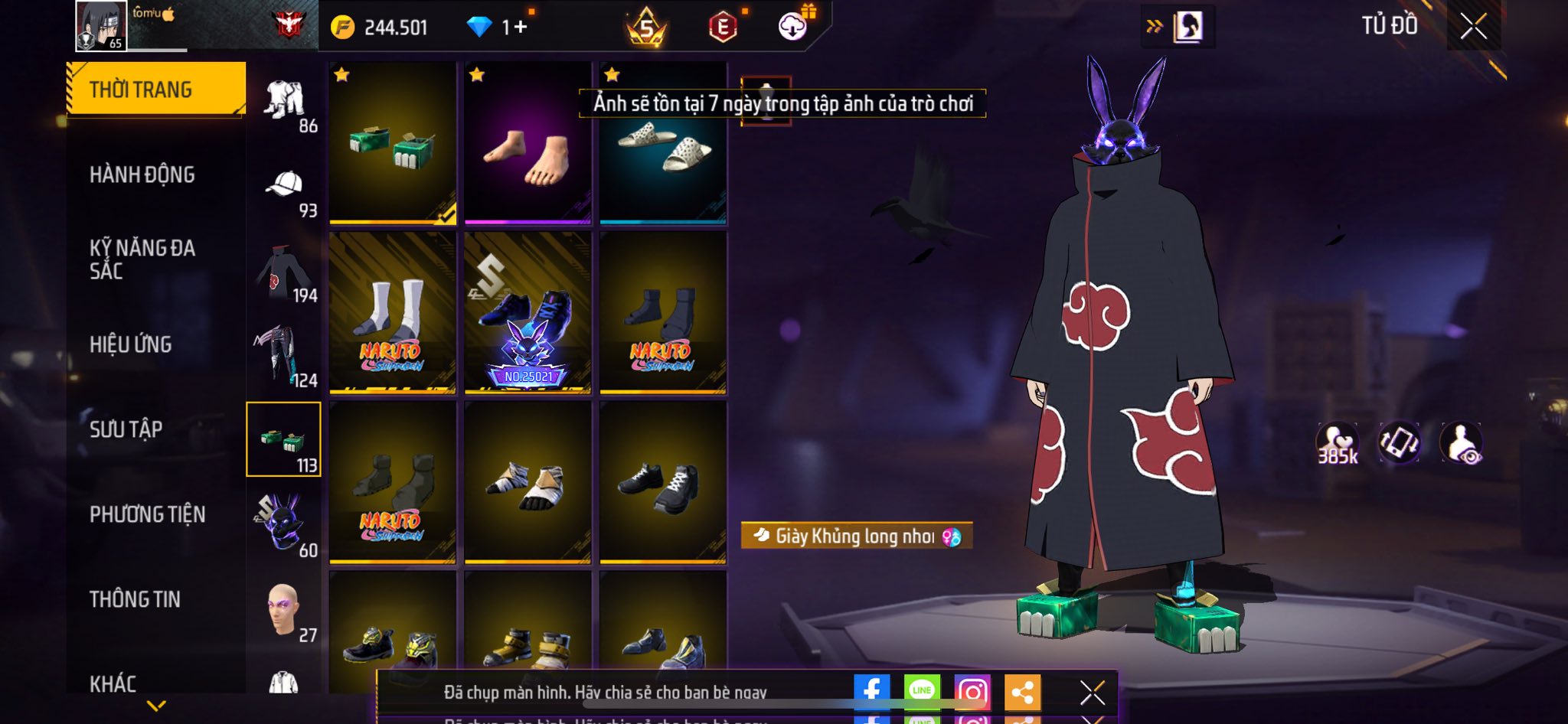Show the THÔNG TIN section
The image size is (1568, 724).
[136, 599]
